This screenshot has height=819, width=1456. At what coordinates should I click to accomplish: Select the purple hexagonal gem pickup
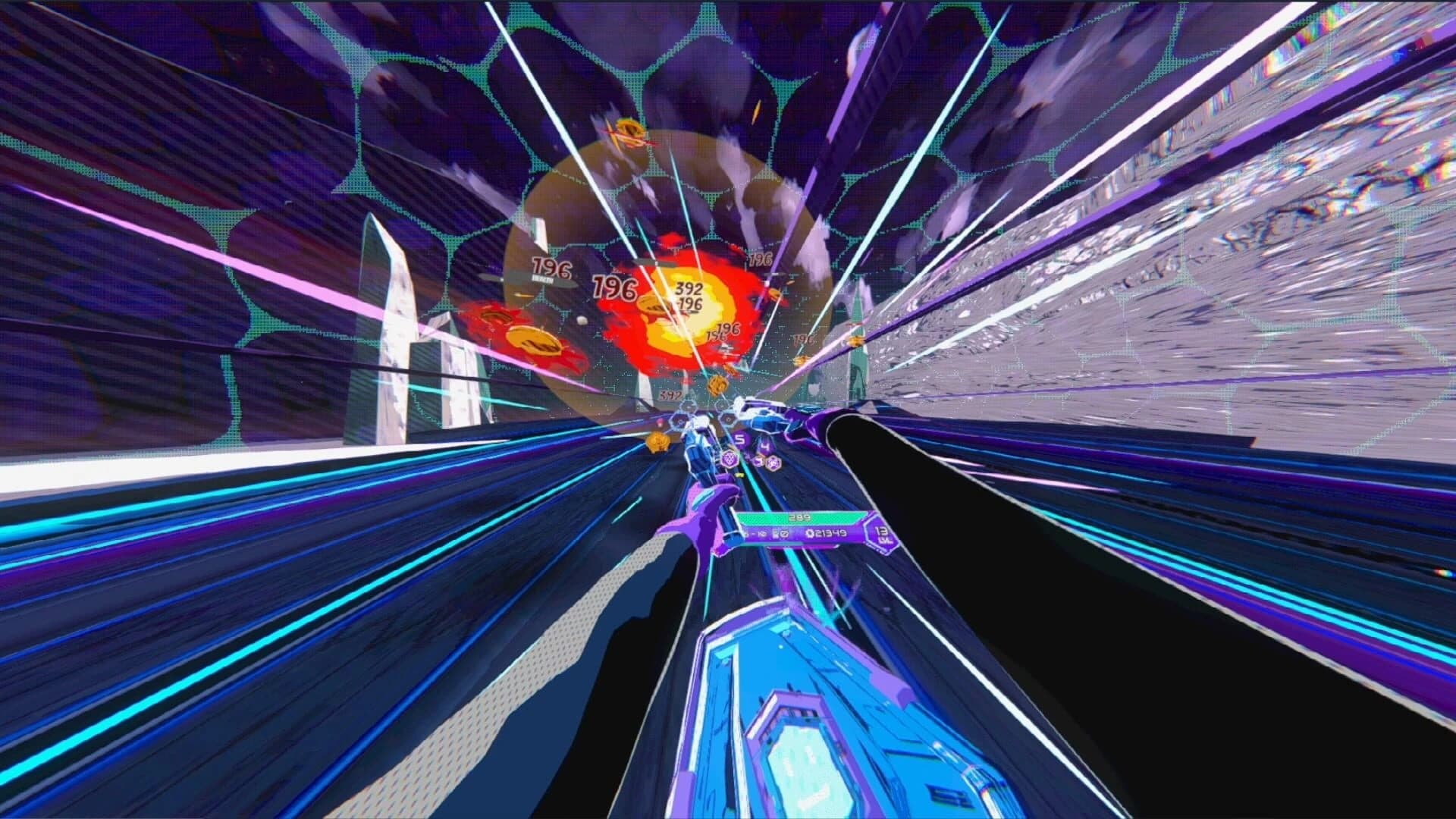click(730, 460)
